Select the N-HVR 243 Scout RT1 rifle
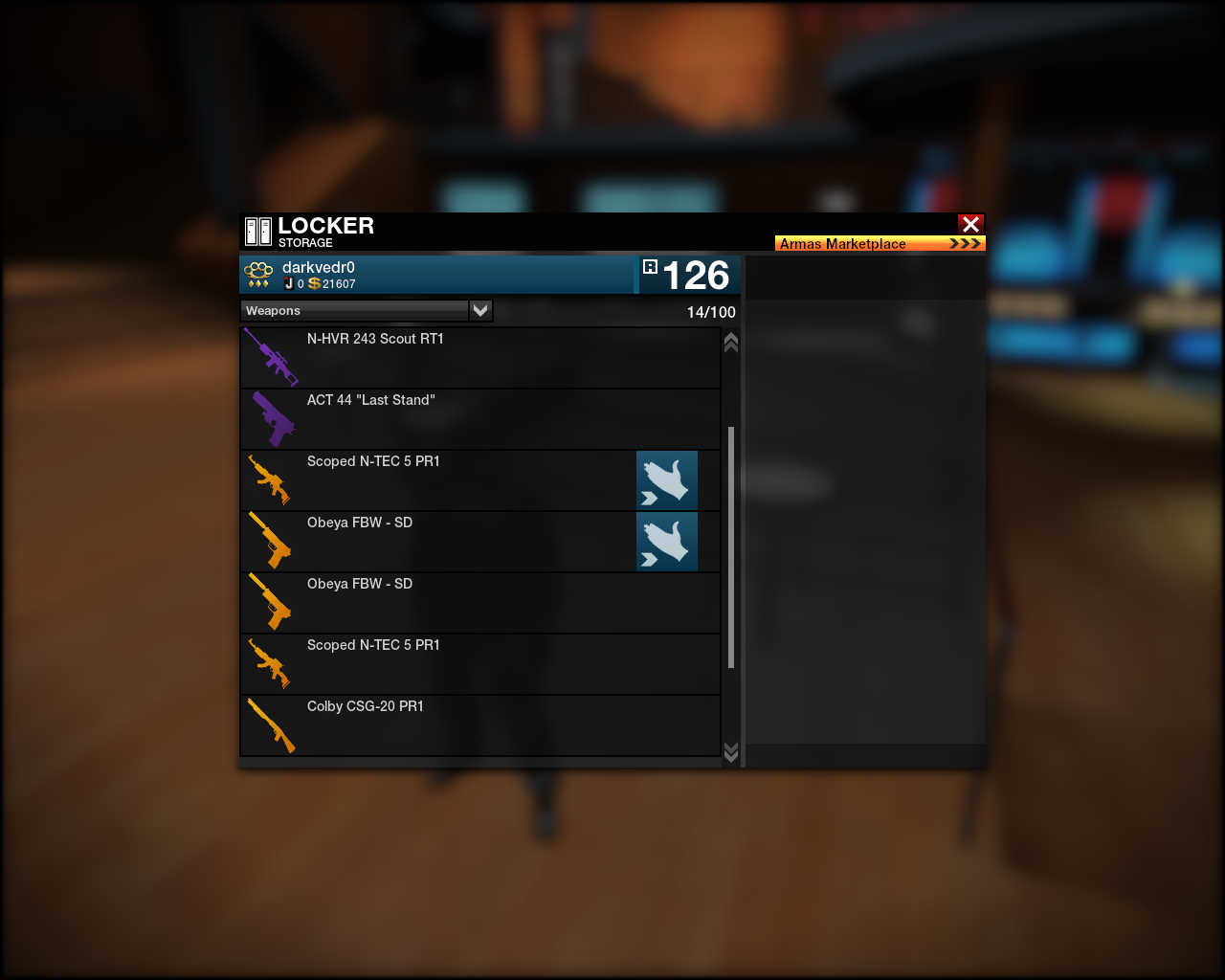 click(x=479, y=358)
